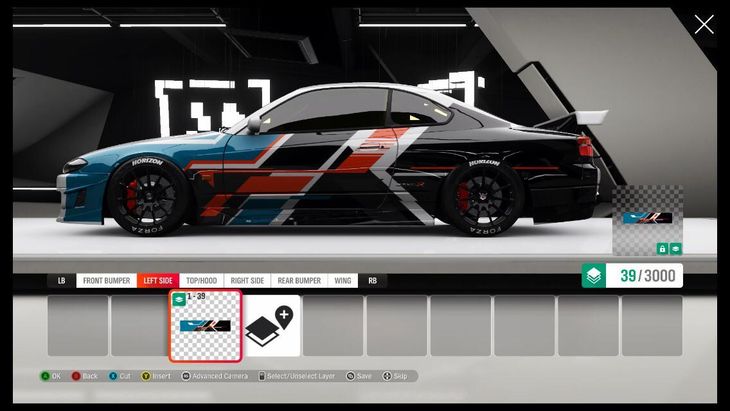
Task: Switch to the Front Bumper tab
Action: point(106,281)
